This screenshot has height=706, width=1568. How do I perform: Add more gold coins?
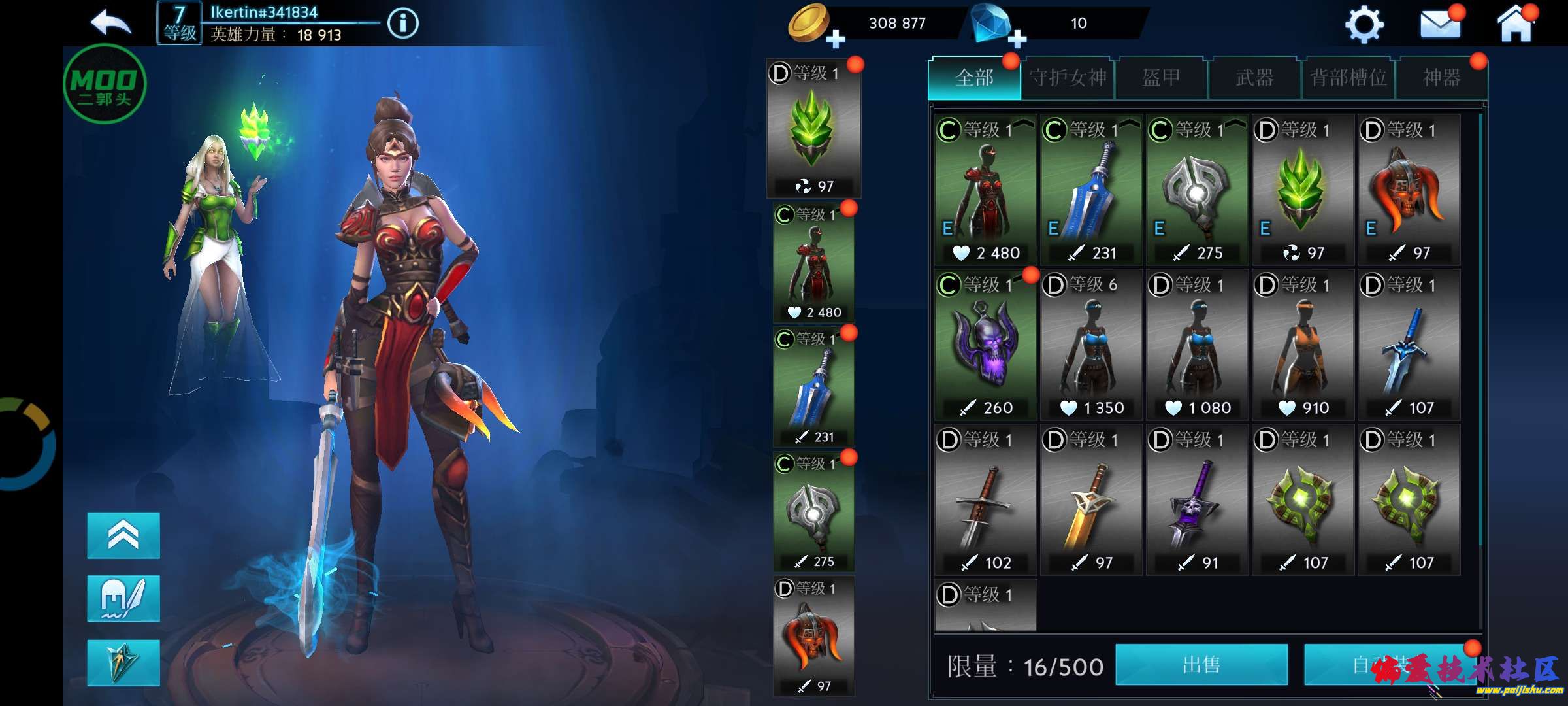coord(834,39)
